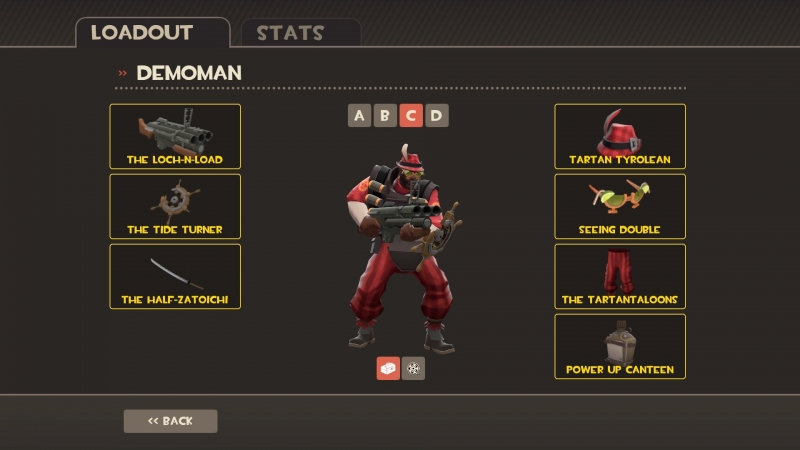Choose the Tartantaloons cosmetic slot
This screenshot has width=800, height=450.
(620, 276)
